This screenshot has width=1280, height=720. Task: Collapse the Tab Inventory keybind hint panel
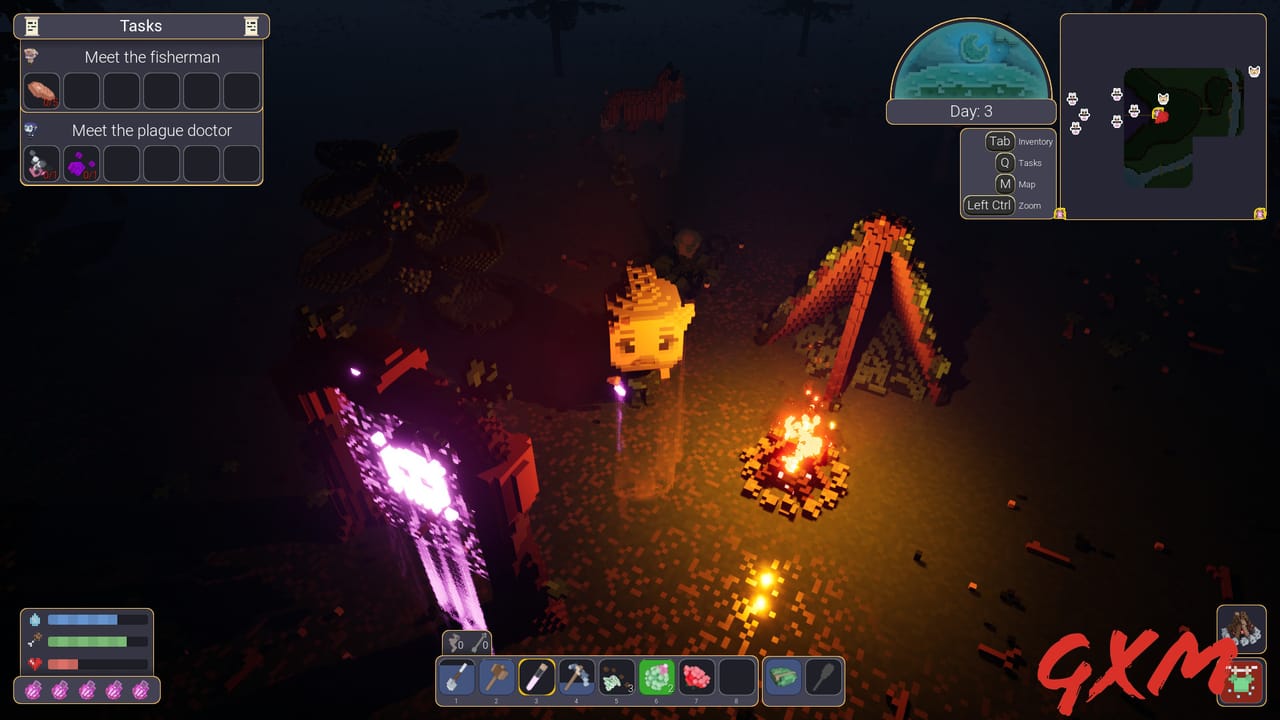coord(999,141)
